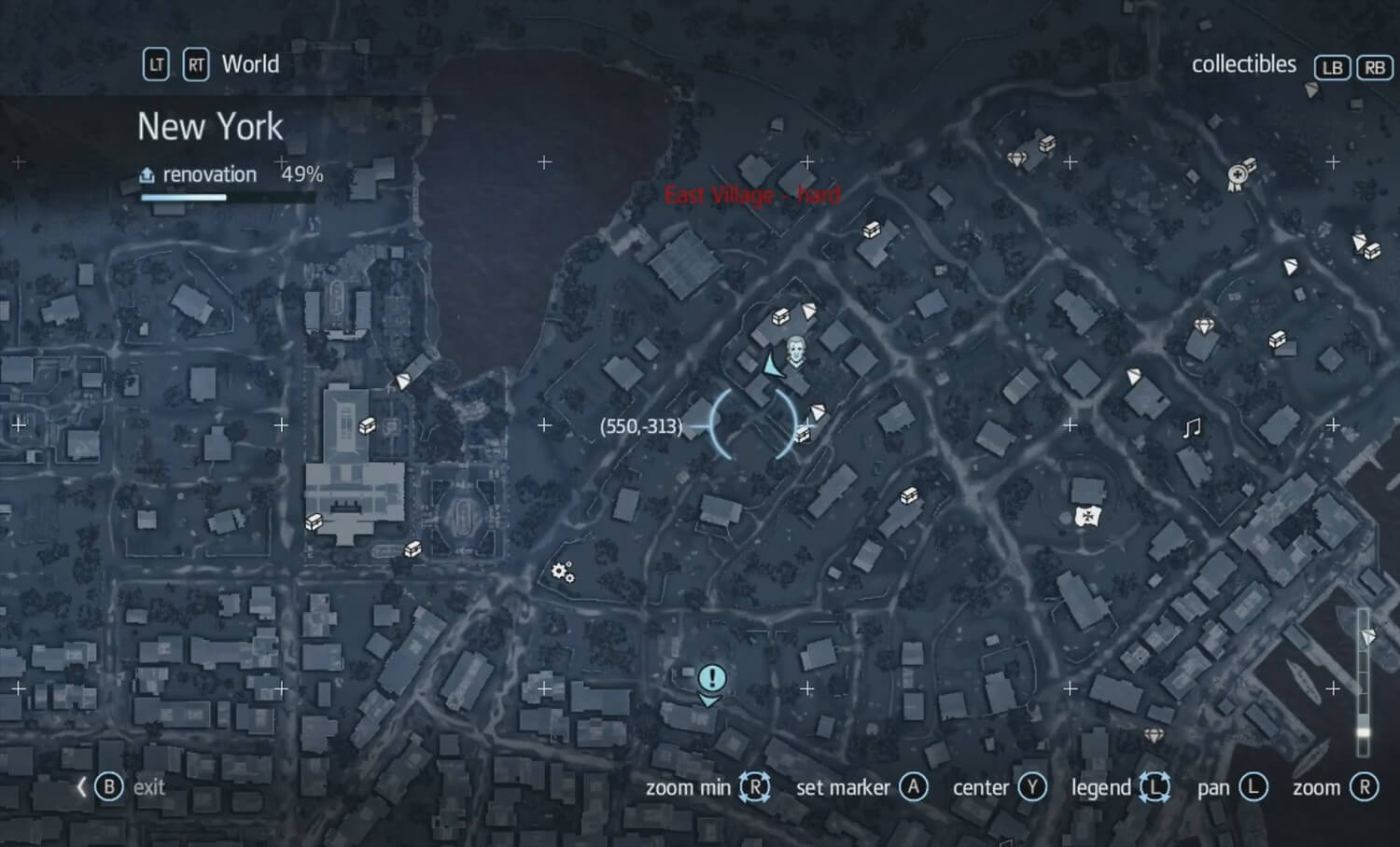
Task: Select the medal marker in the top right
Action: [1238, 176]
